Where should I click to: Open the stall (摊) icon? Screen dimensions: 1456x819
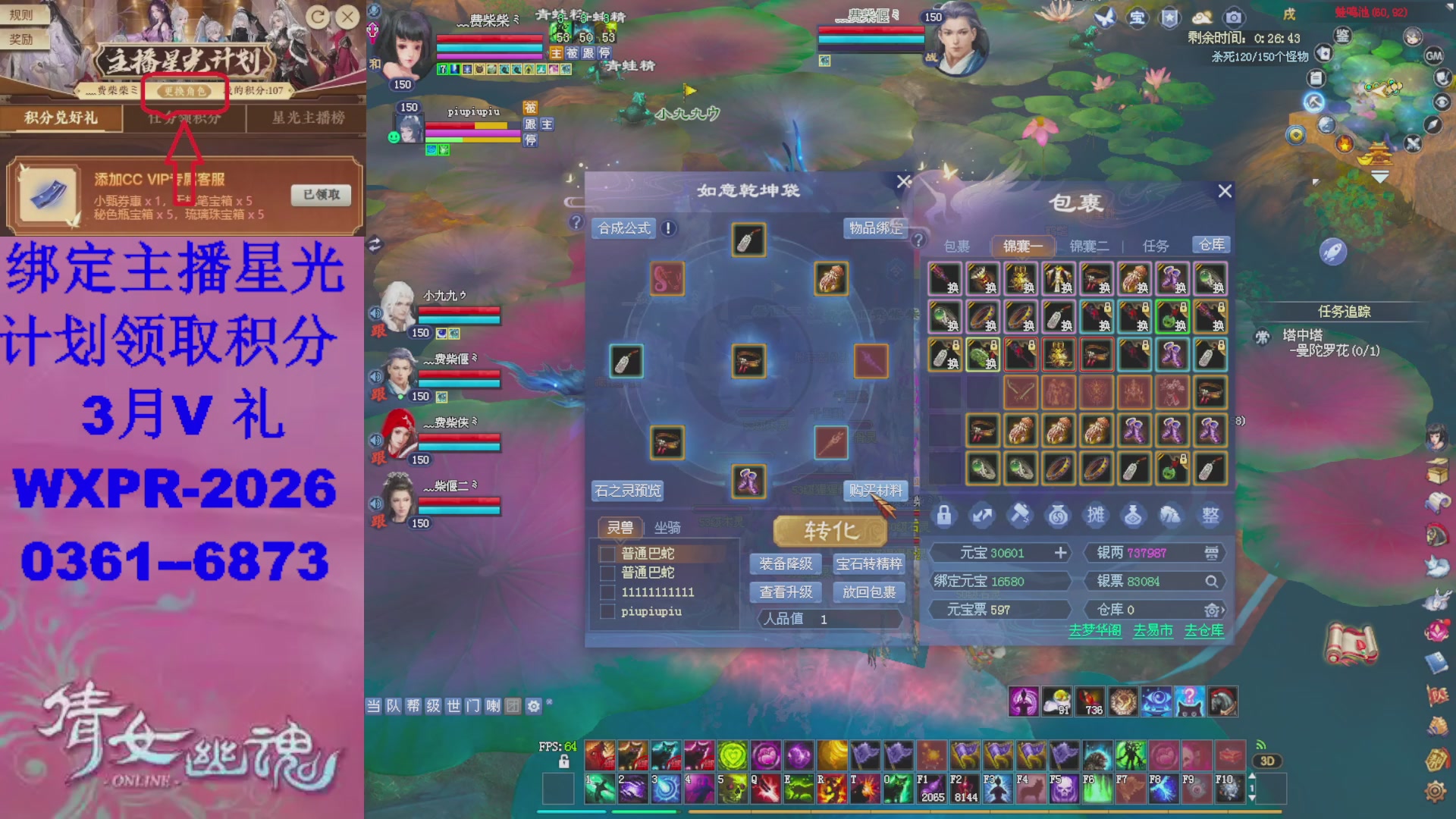1097,515
